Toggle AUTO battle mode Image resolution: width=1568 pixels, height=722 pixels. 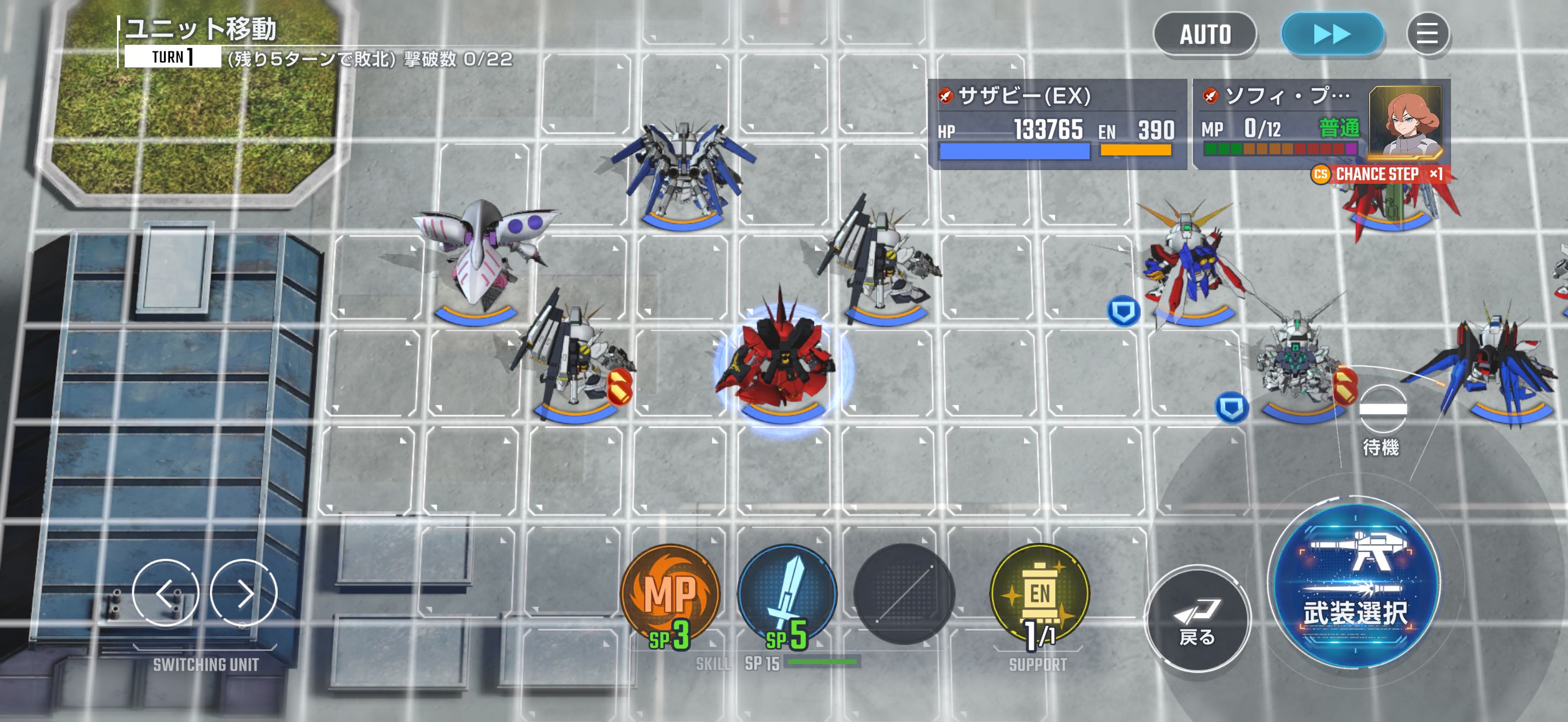pyautogui.click(x=1204, y=34)
